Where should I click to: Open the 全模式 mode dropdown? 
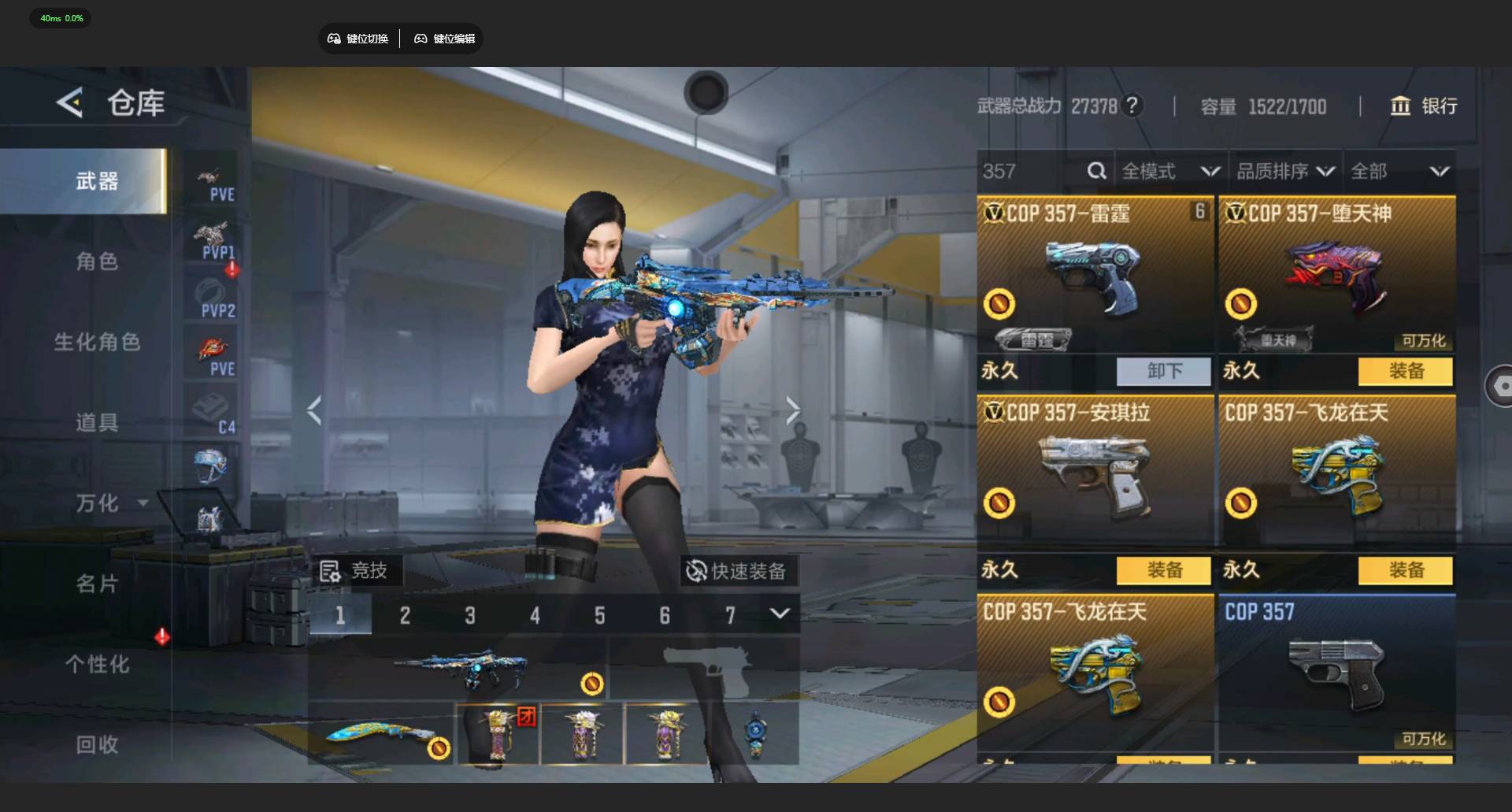1170,171
